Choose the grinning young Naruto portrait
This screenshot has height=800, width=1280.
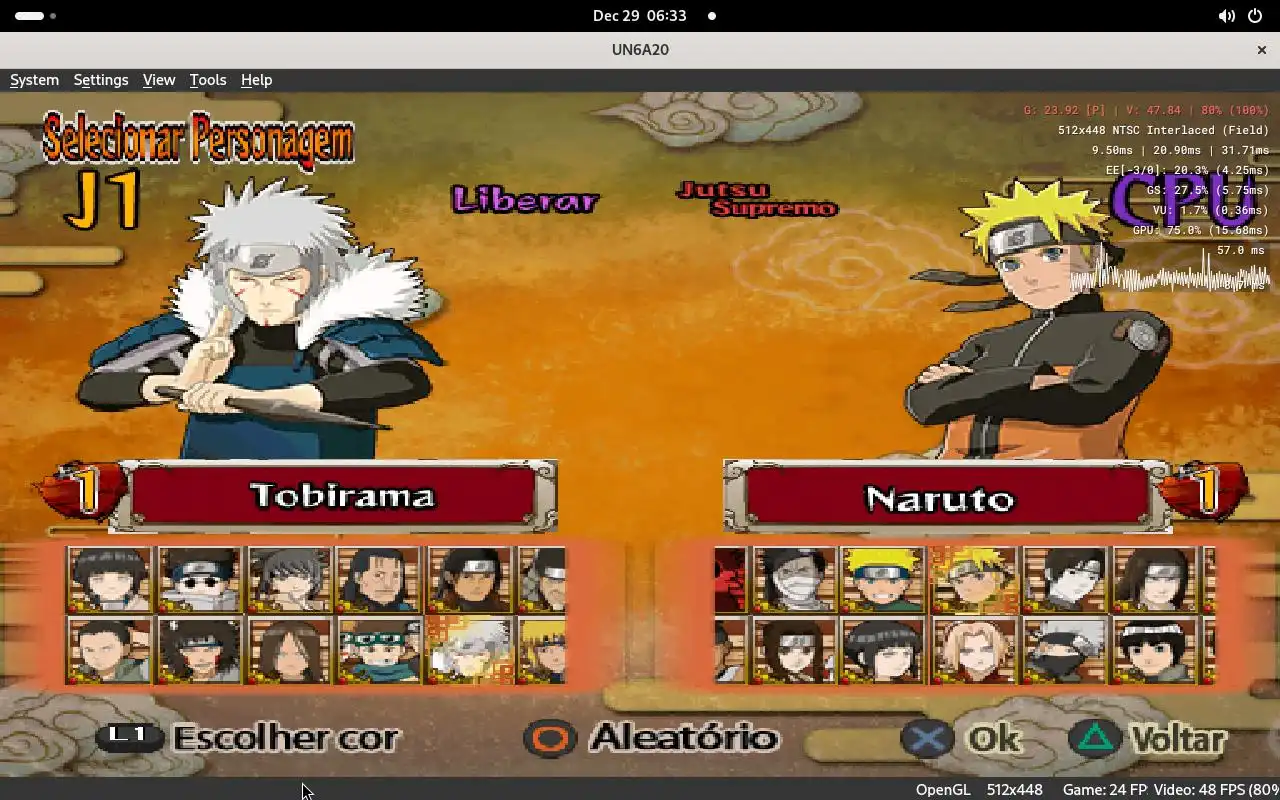[882, 579]
